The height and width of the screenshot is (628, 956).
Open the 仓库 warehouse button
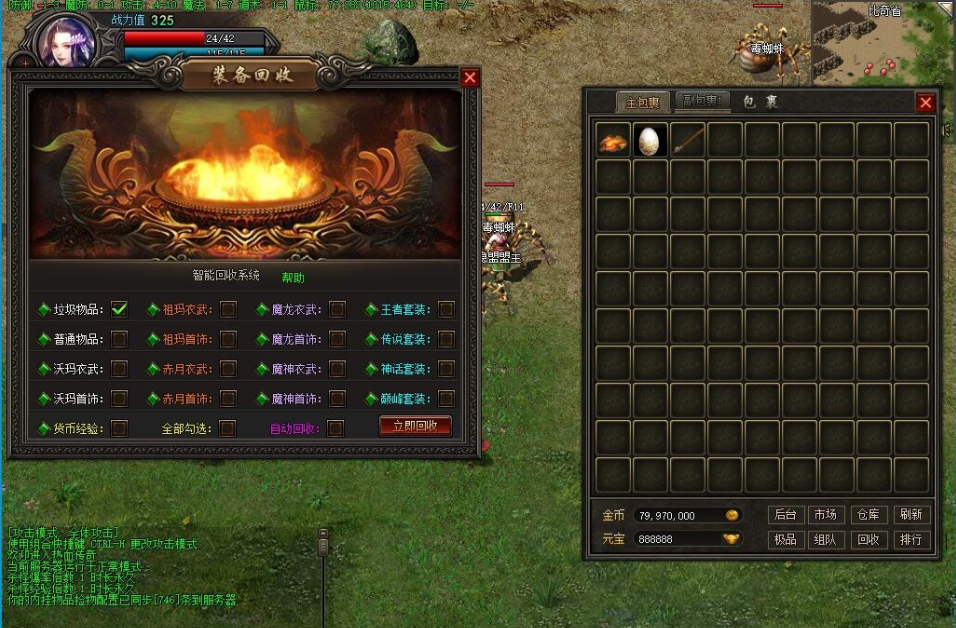point(867,515)
